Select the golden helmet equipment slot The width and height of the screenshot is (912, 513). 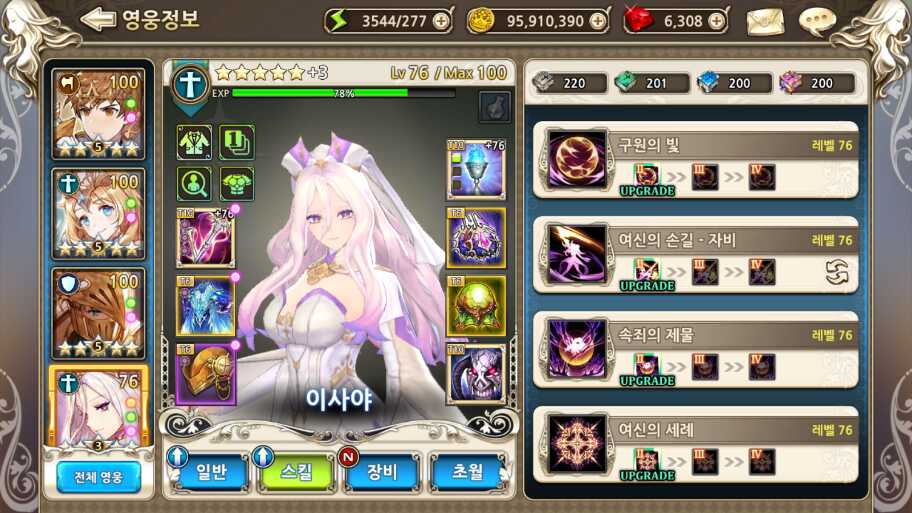click(x=206, y=374)
